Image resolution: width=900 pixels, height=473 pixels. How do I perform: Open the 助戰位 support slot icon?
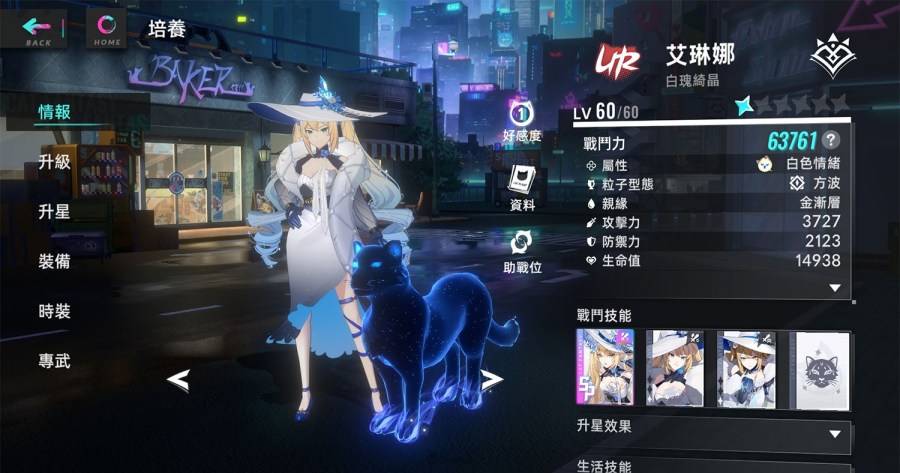tap(522, 251)
